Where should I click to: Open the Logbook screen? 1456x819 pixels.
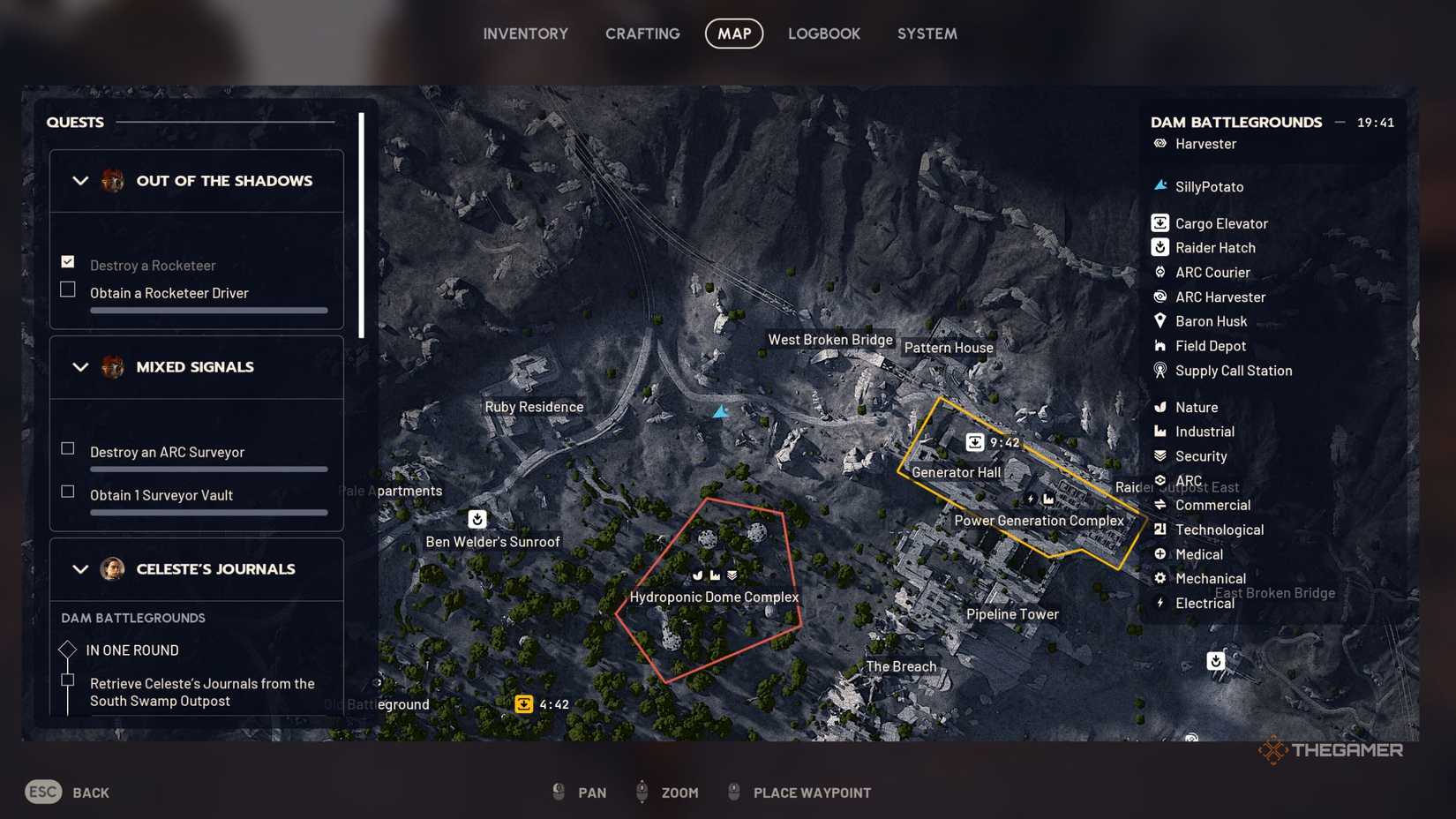[x=823, y=34]
